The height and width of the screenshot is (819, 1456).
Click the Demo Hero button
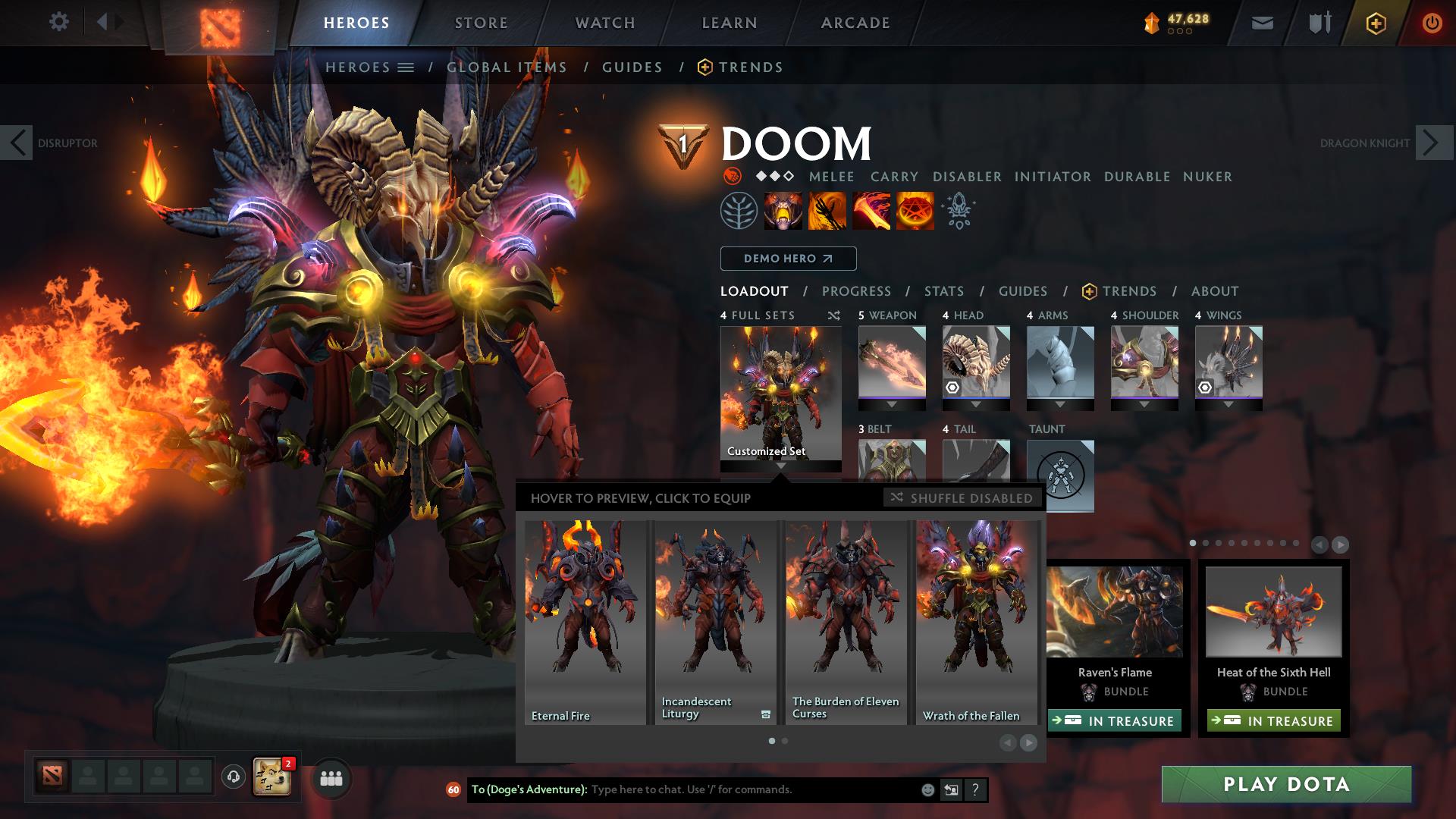point(787,259)
